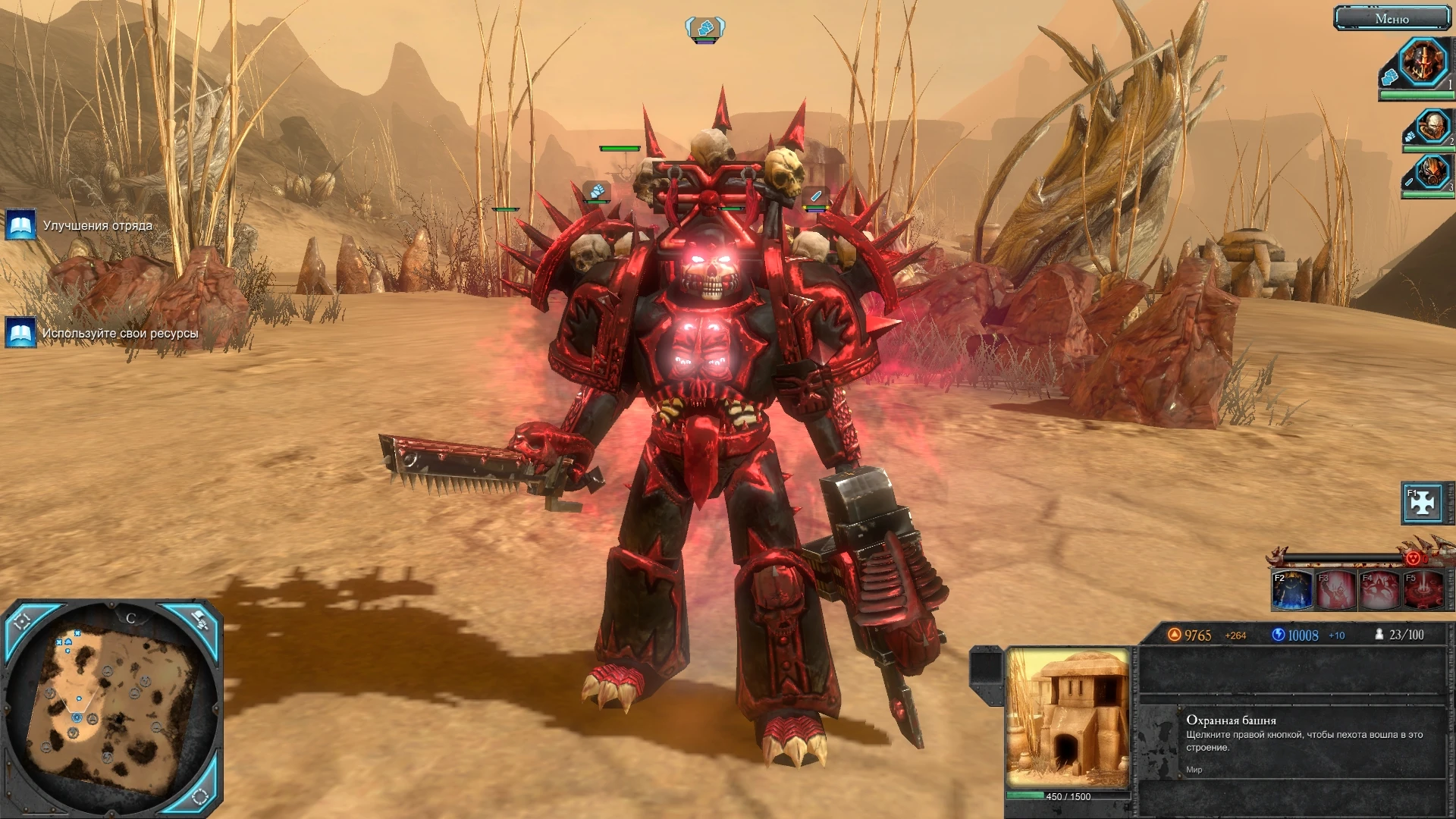1456x819 pixels.
Task: Expand the Улучшения отряда tutorial tip
Action: coord(99,225)
